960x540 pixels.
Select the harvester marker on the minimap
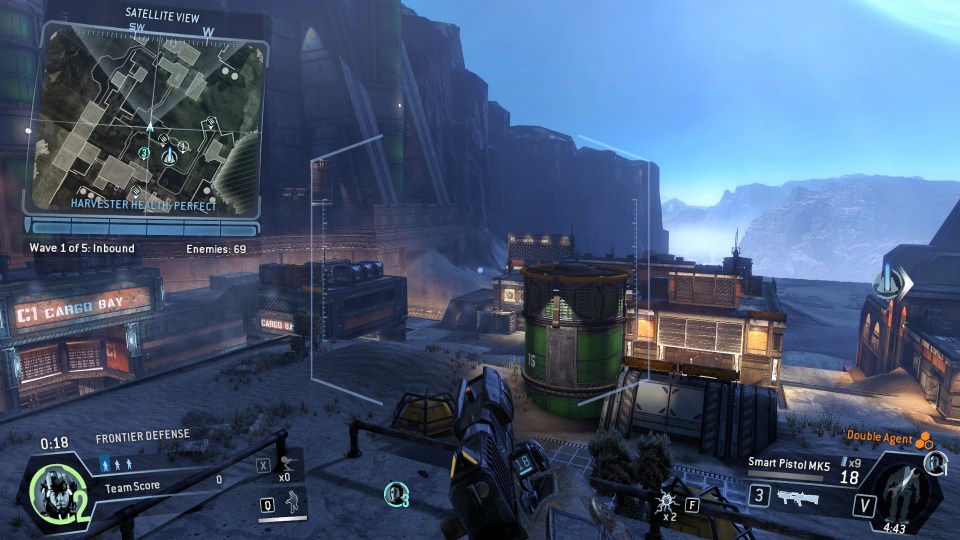click(169, 155)
